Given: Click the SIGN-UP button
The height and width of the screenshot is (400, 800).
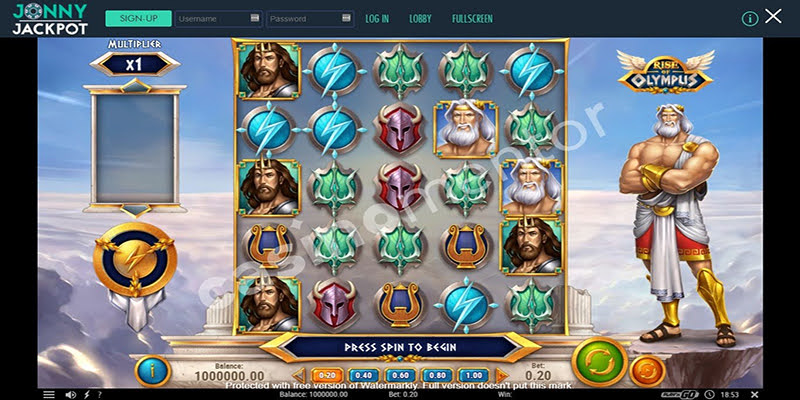Looking at the screenshot, I should (x=137, y=18).
